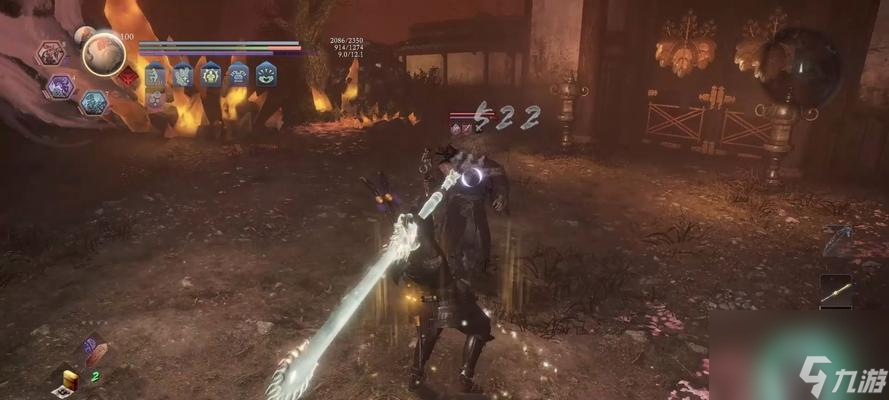Activate the purple yokai soul core hexagon
Viewport: 889px width, 400px height.
(60, 86)
